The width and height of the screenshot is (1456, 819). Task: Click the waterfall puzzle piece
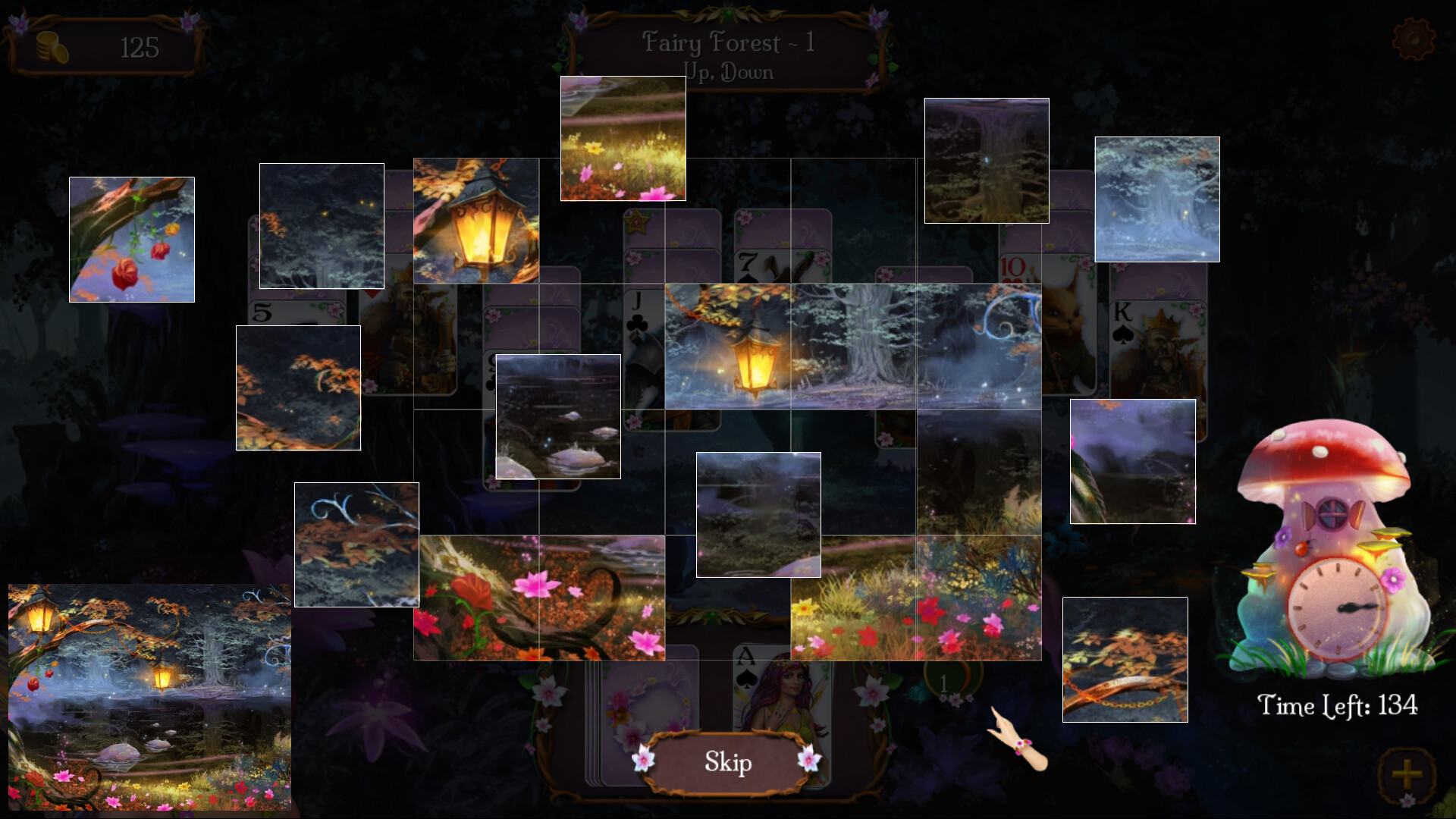tap(986, 159)
